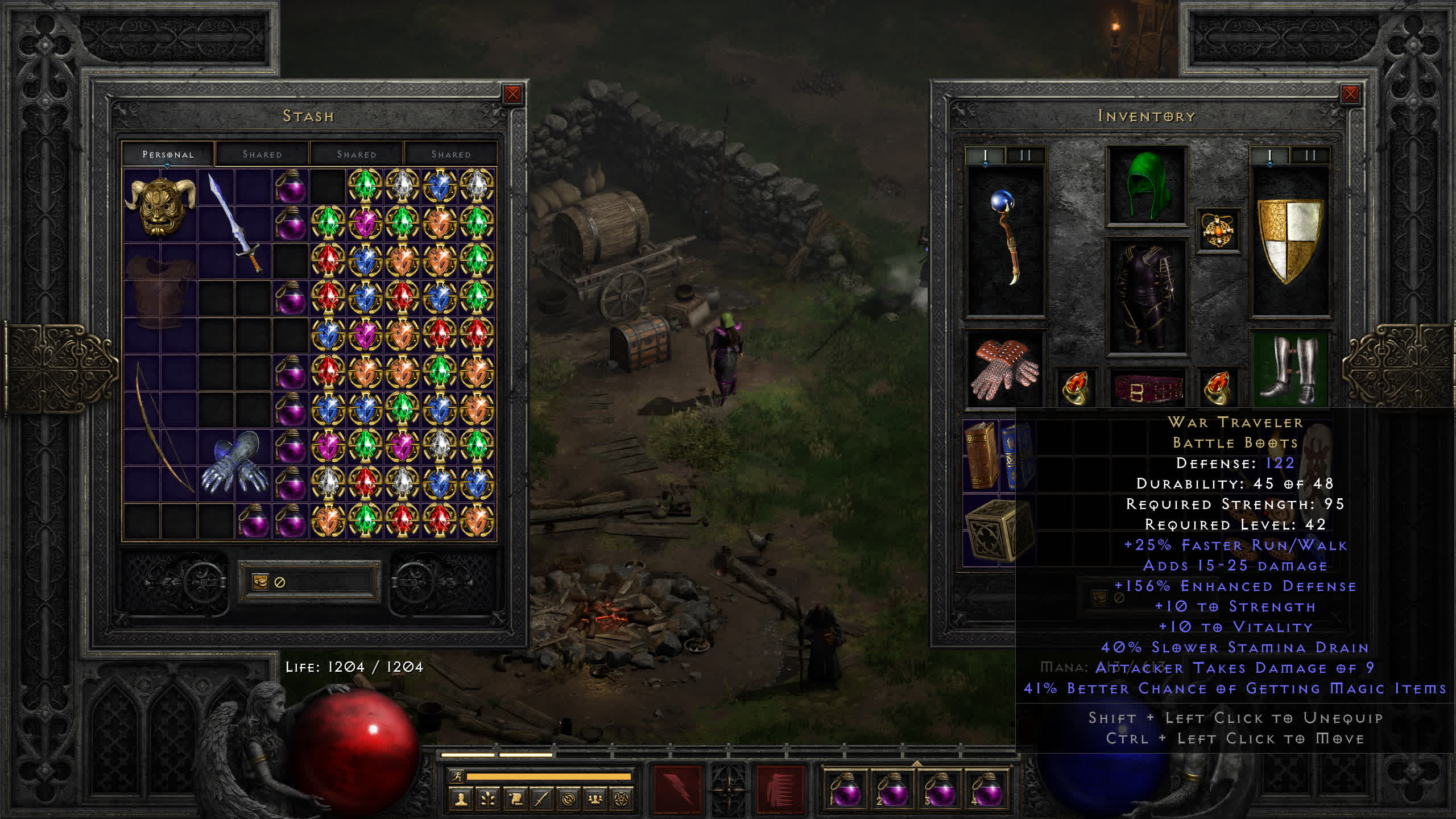Select the lightning bolt left skill
Image resolution: width=1456 pixels, height=819 pixels.
[677, 789]
